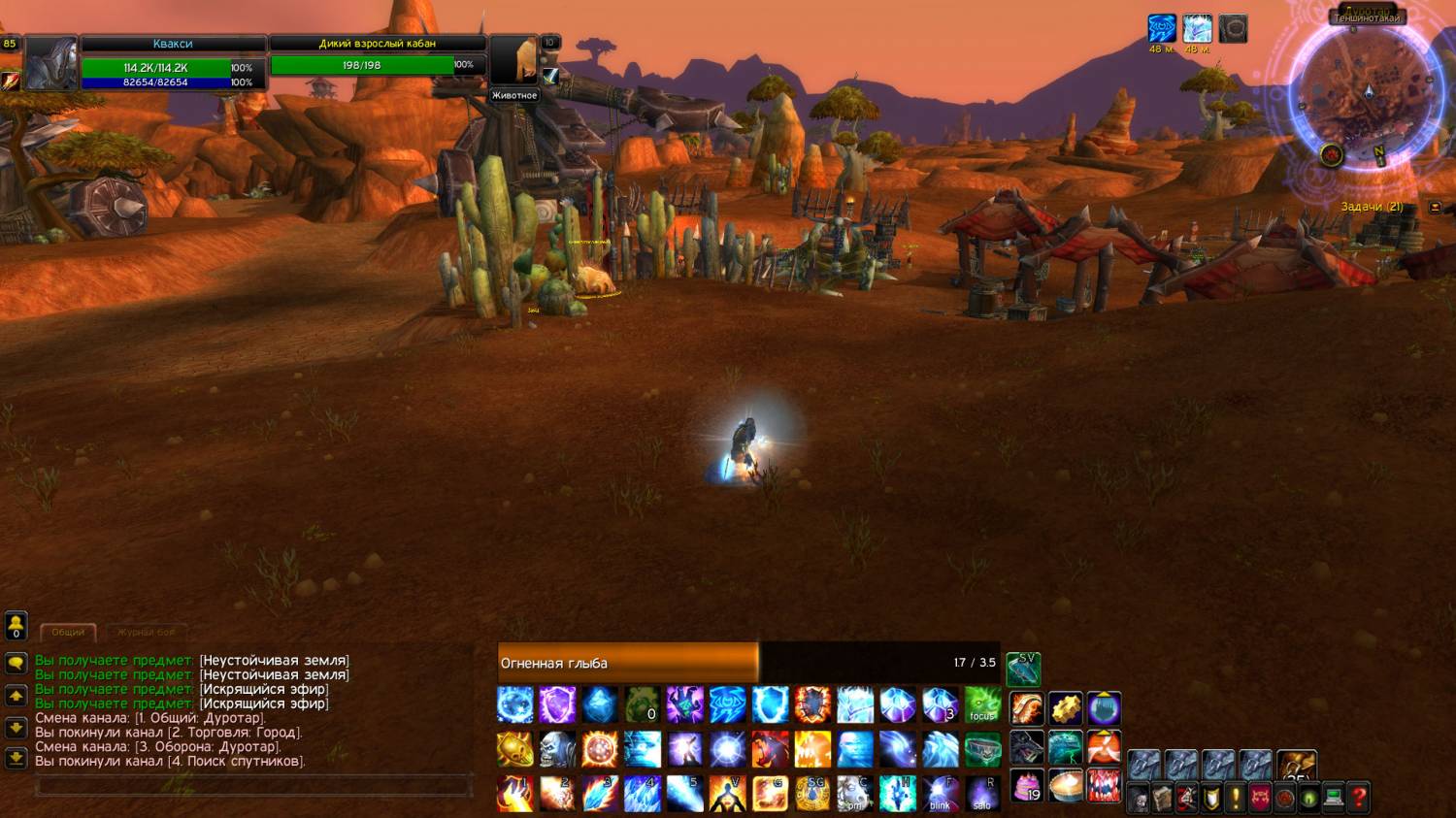Use the pie food item slot

click(1065, 786)
